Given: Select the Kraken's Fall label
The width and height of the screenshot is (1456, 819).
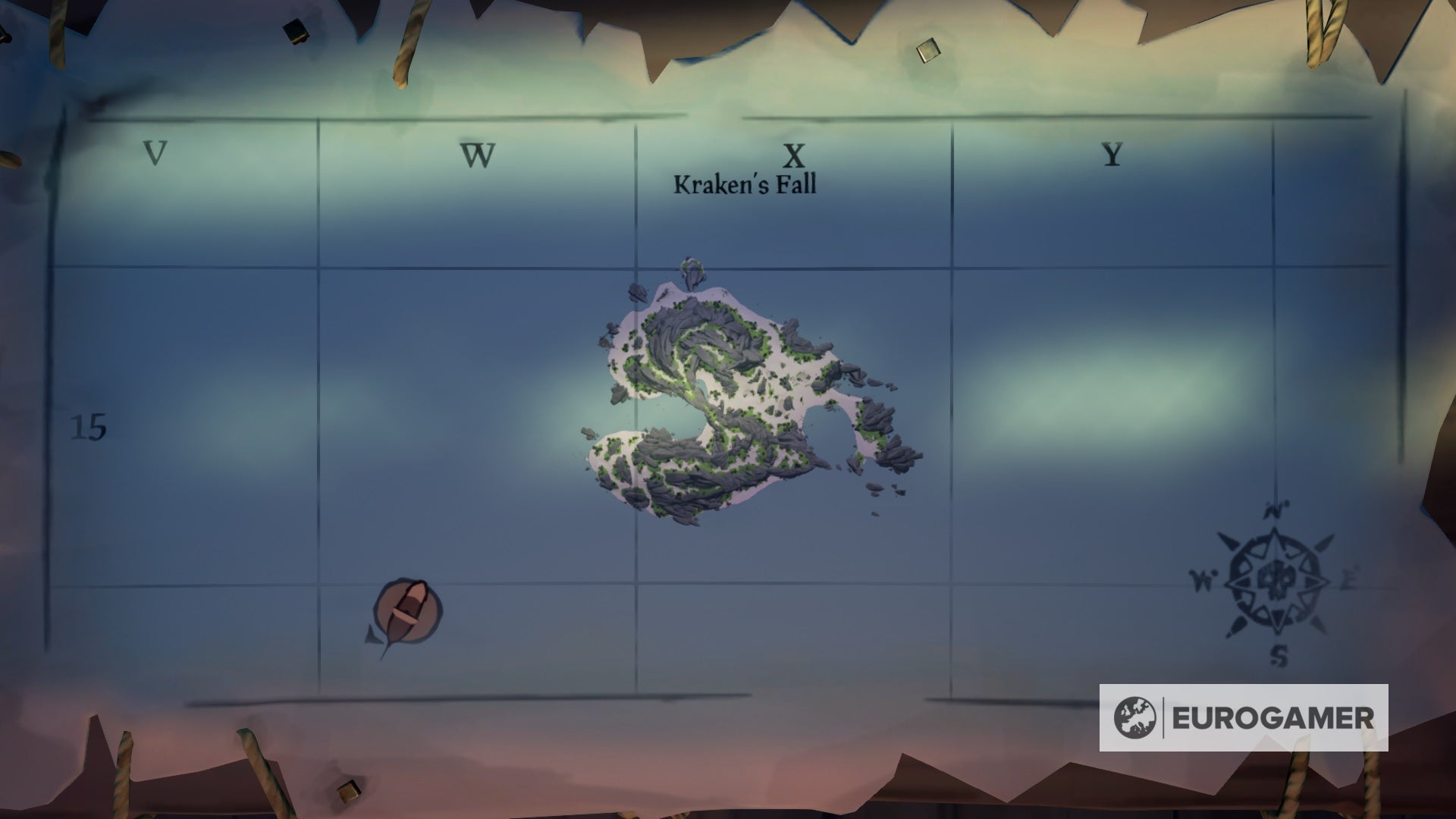Looking at the screenshot, I should [x=747, y=184].
